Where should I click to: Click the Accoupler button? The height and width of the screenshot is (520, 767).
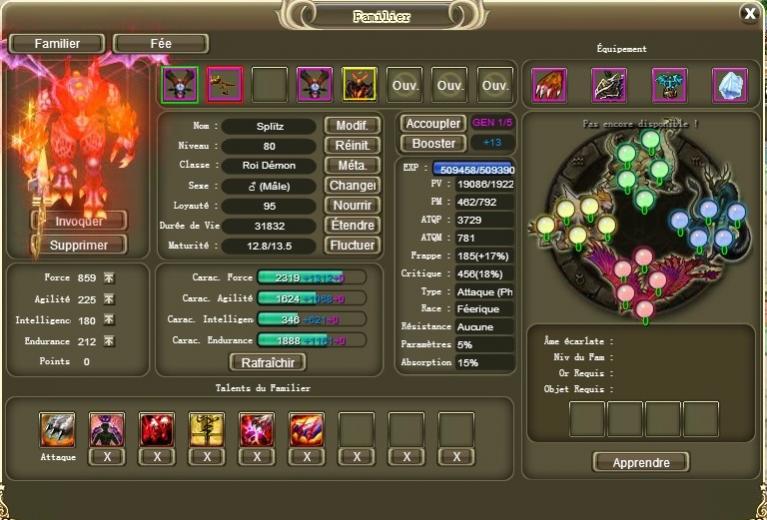pos(433,124)
